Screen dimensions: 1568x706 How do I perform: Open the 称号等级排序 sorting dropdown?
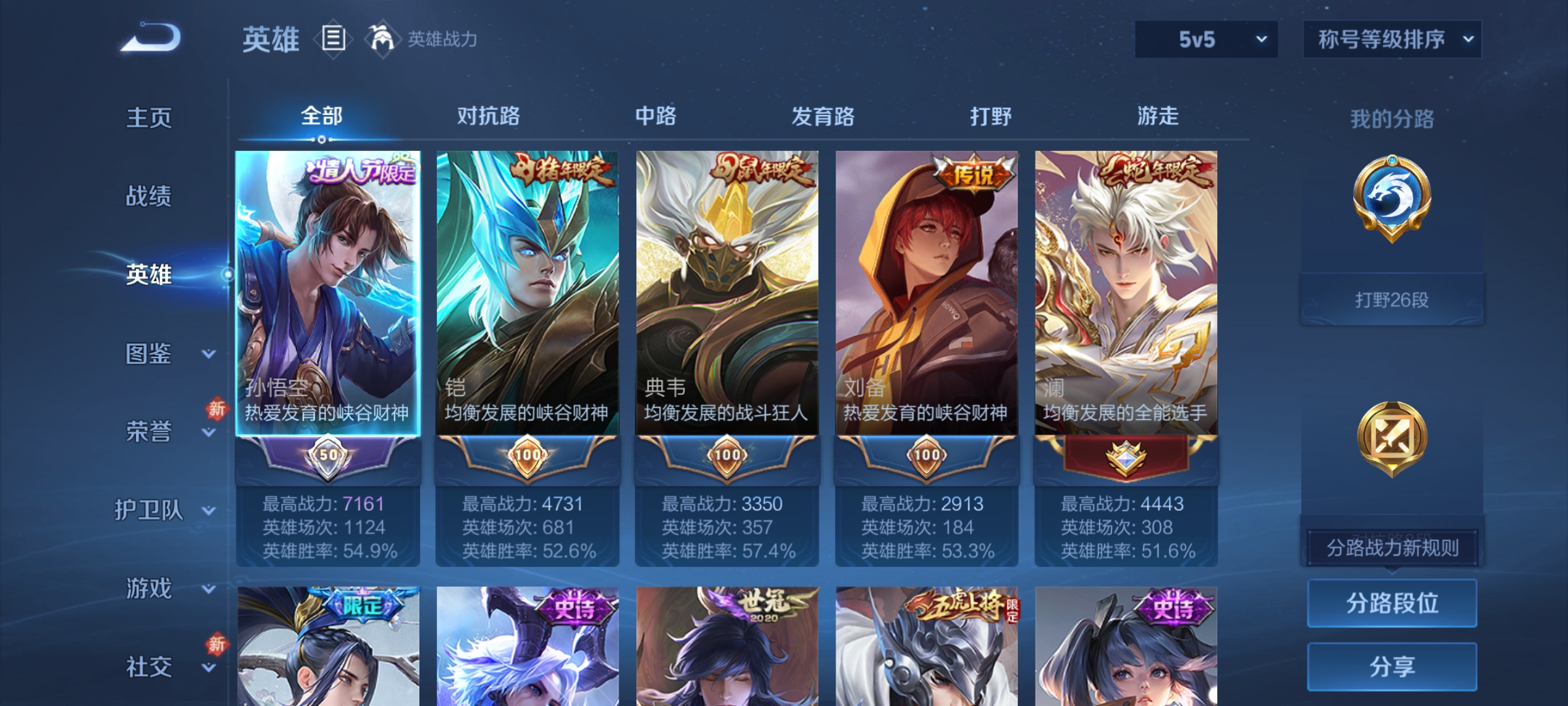tap(1392, 39)
